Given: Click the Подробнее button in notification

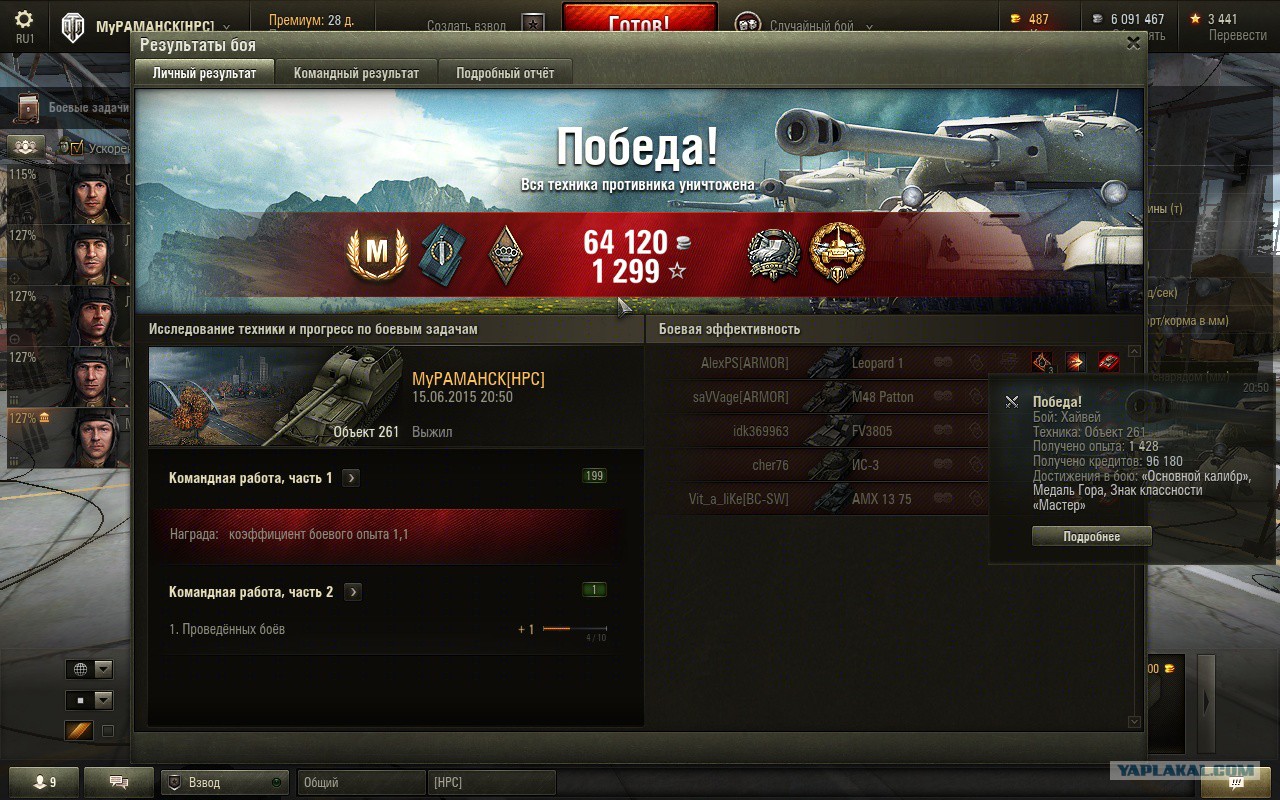Looking at the screenshot, I should (1091, 537).
